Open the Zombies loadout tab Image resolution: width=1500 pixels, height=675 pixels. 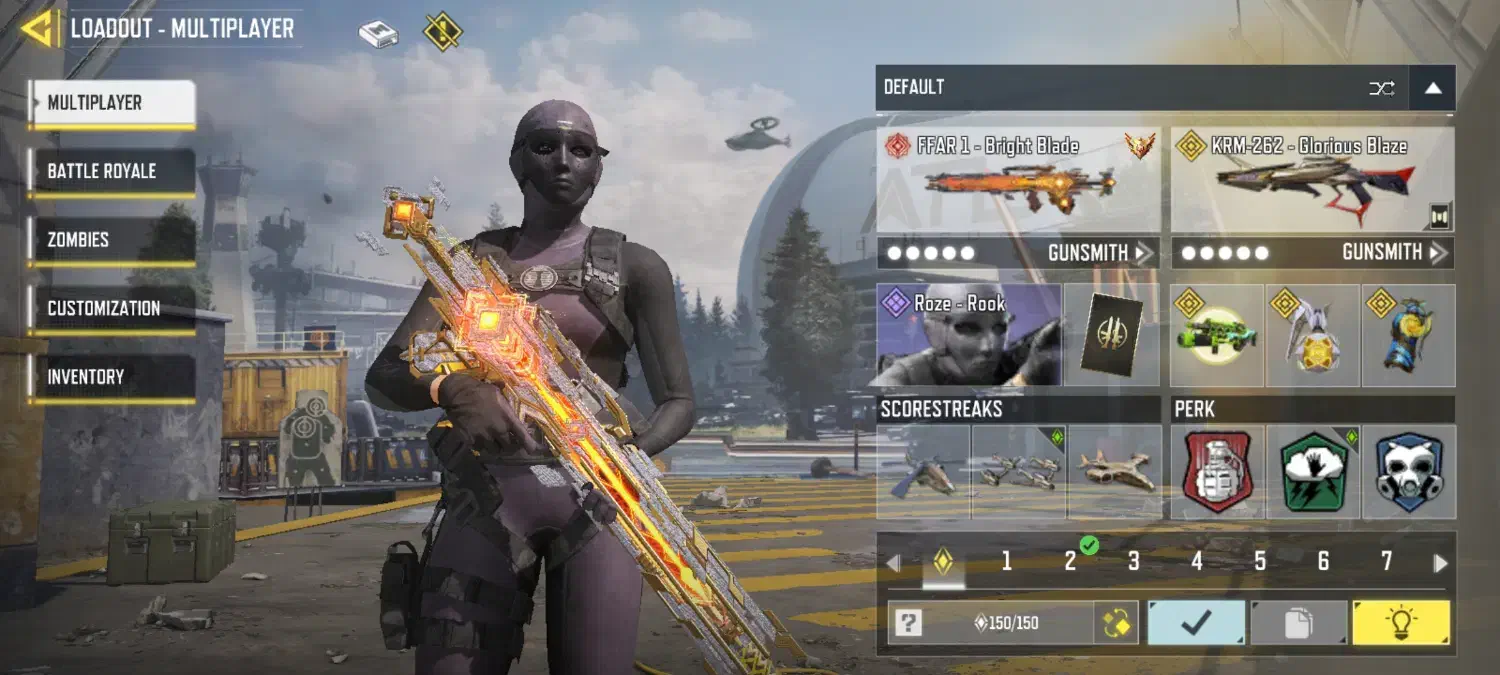point(111,240)
